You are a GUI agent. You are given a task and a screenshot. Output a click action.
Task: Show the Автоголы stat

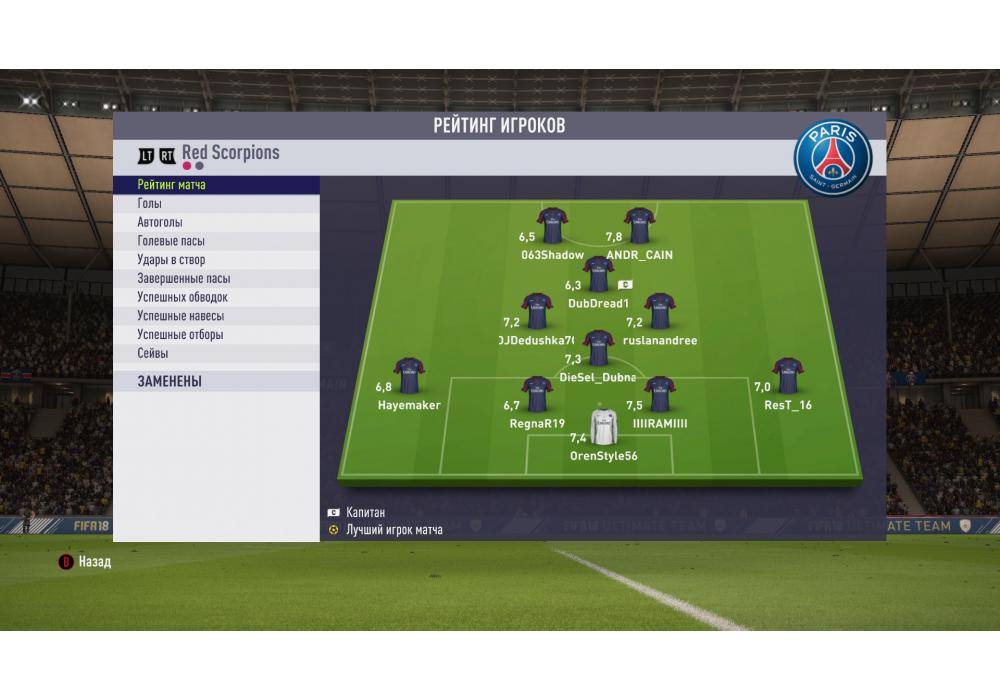coord(216,223)
